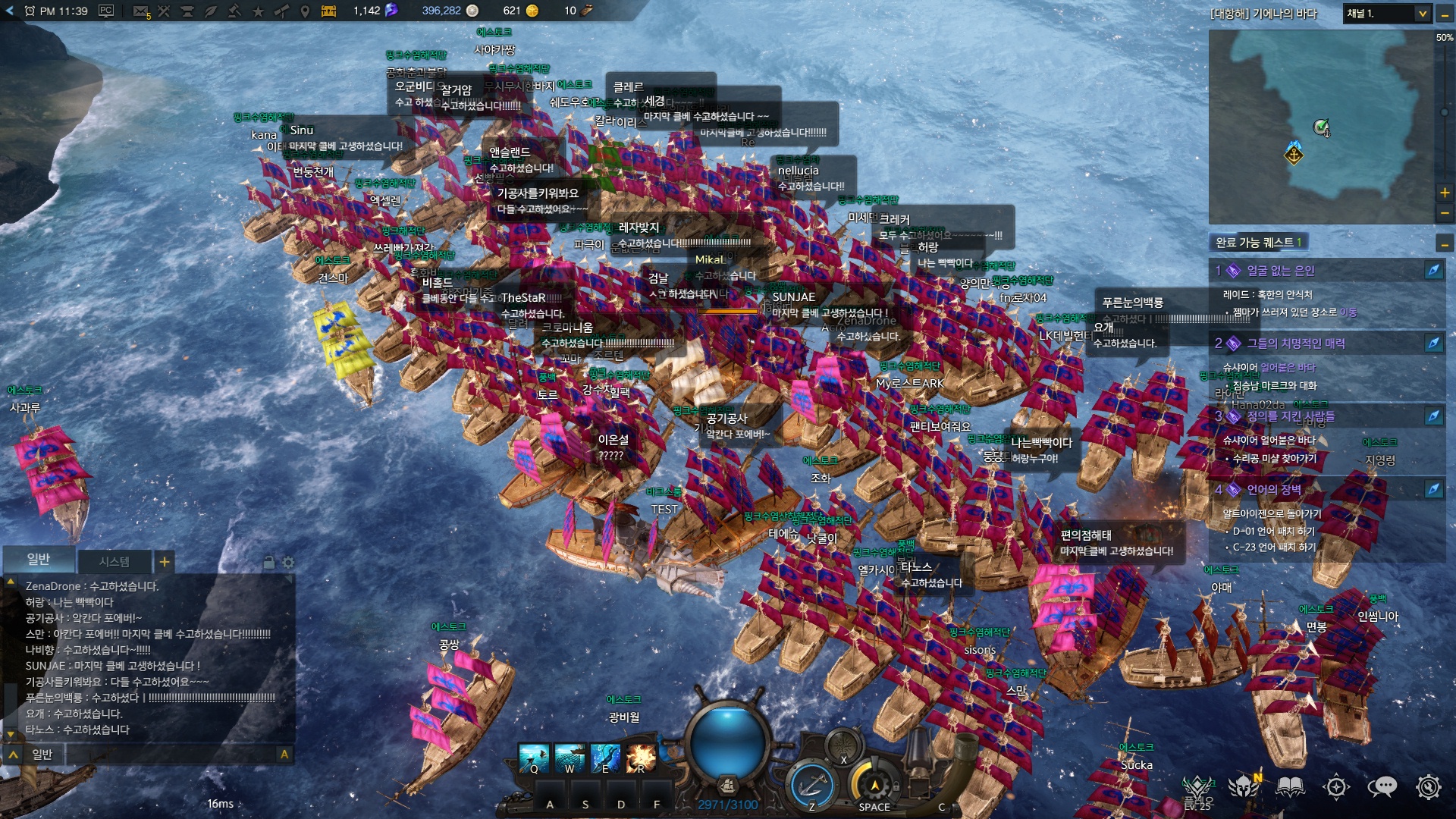Open the settings gear-wrench menu
This screenshot has width=1456, height=819.
[x=1429, y=787]
